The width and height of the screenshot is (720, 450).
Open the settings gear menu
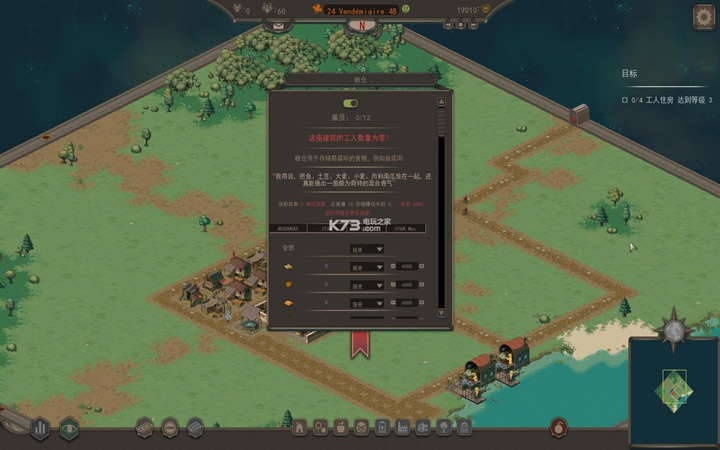click(703, 16)
